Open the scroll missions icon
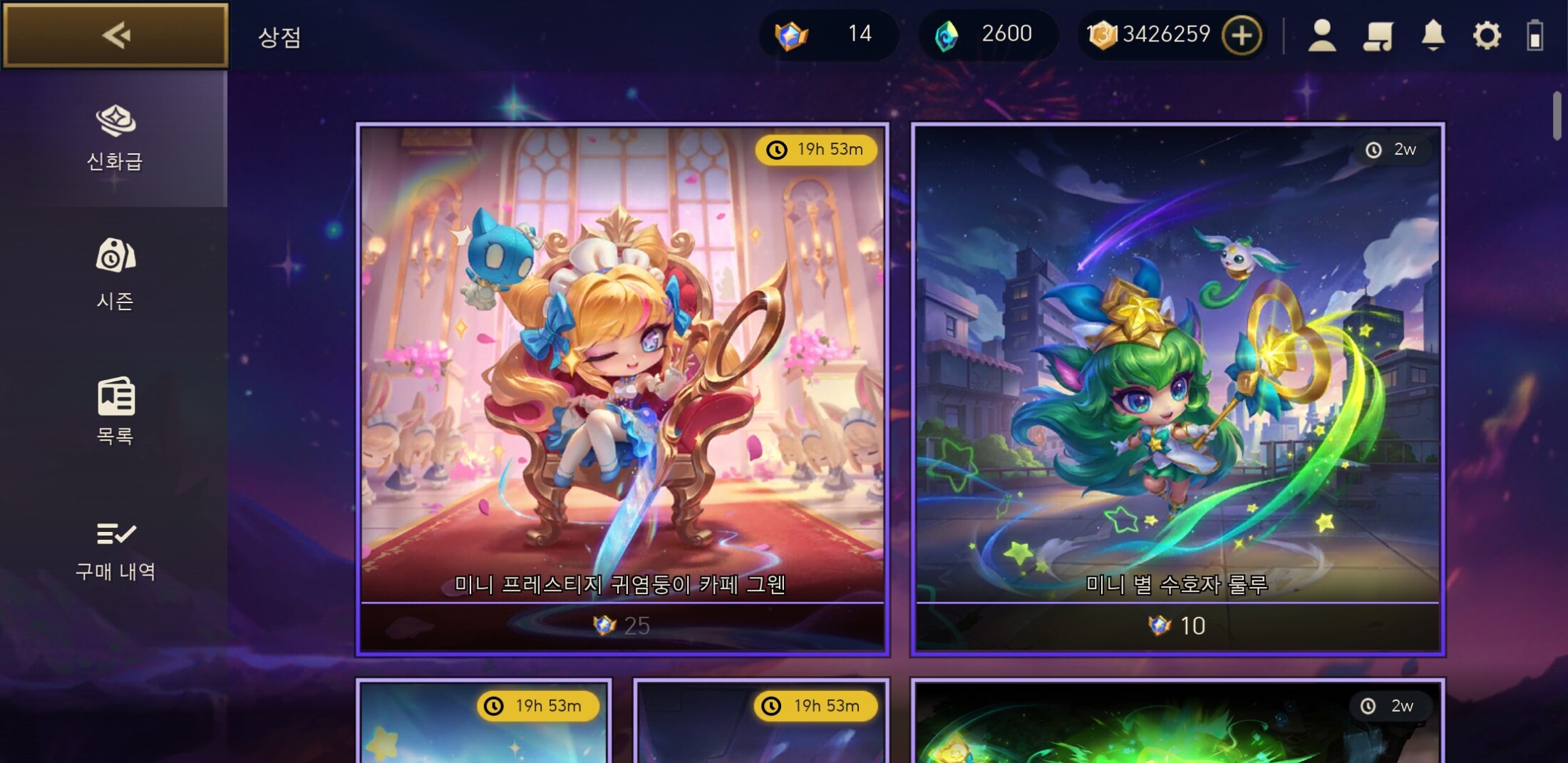1568x763 pixels. point(1378,35)
